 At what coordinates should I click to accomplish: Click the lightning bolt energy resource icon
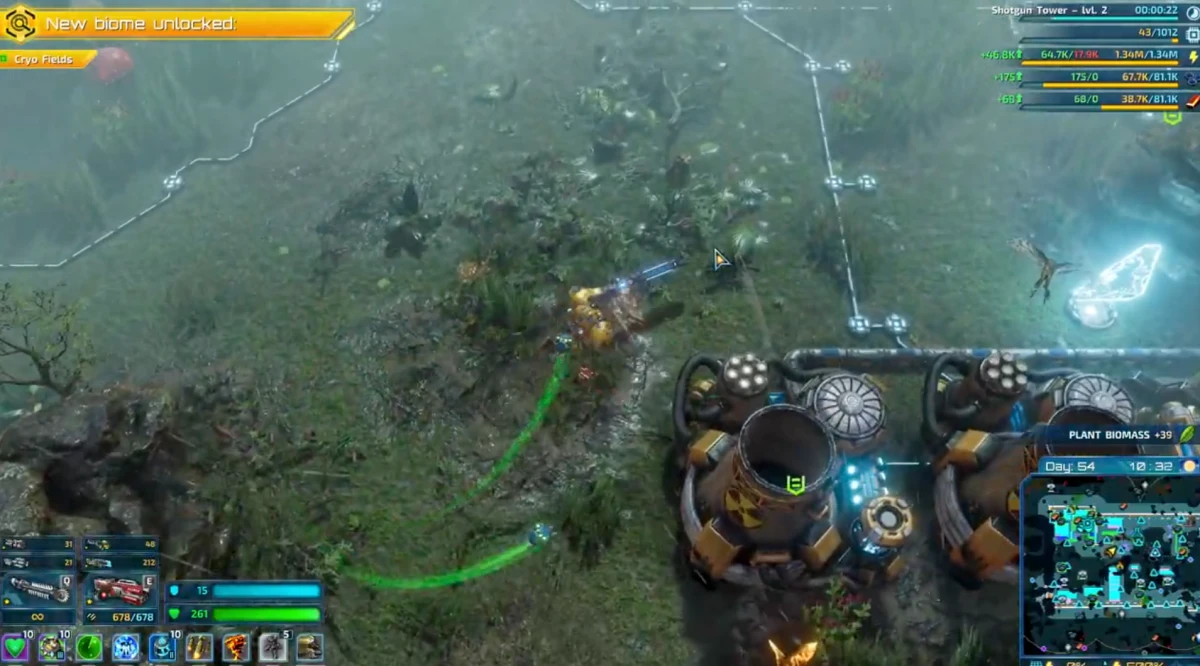coord(1191,56)
